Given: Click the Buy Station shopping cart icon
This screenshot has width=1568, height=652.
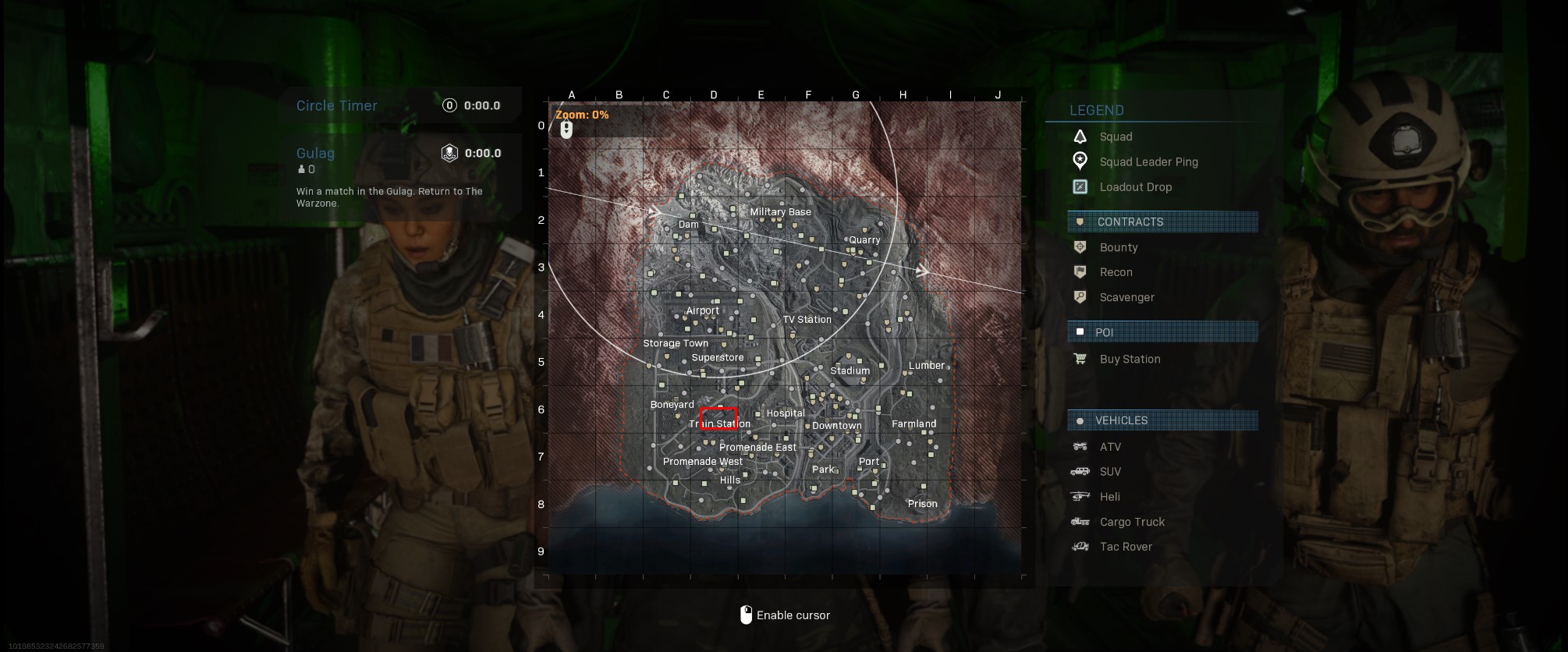Looking at the screenshot, I should pyautogui.click(x=1080, y=359).
